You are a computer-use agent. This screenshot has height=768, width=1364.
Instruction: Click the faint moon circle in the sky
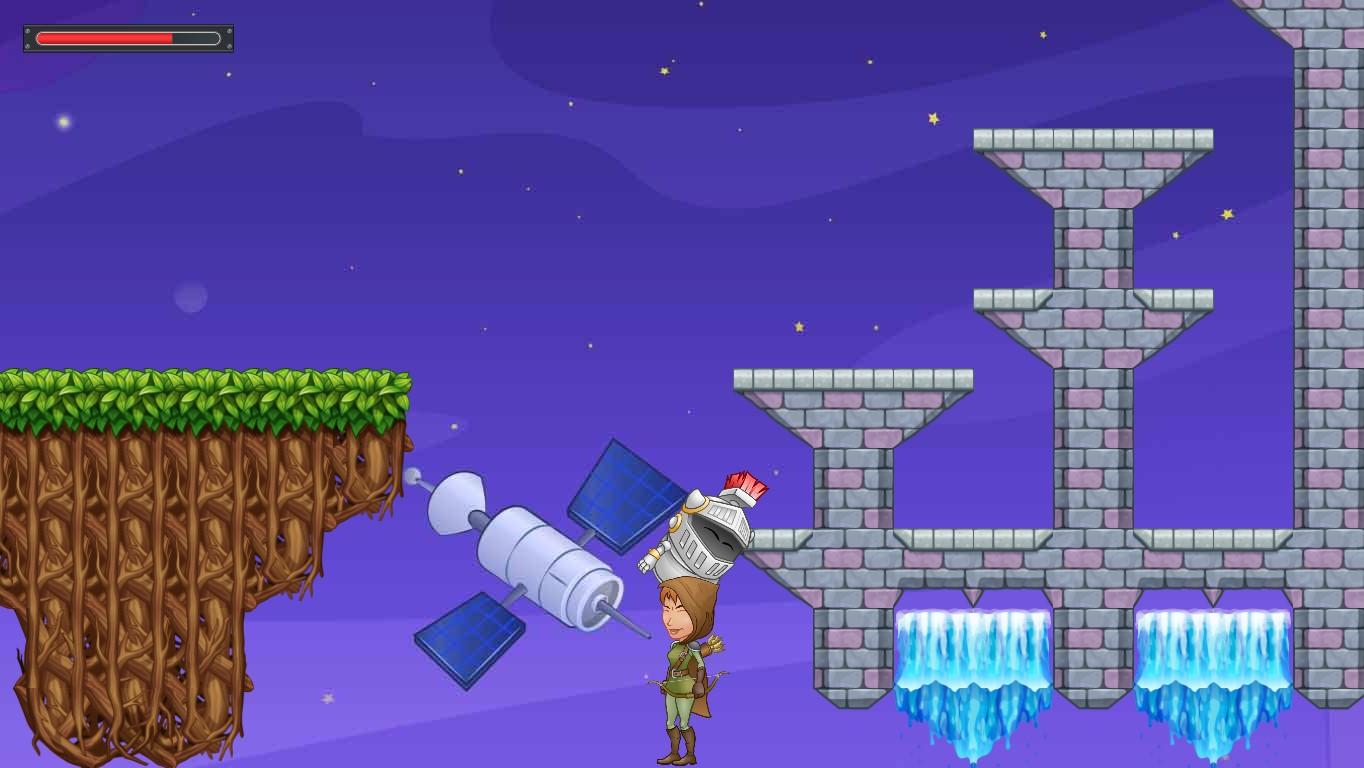(x=189, y=299)
